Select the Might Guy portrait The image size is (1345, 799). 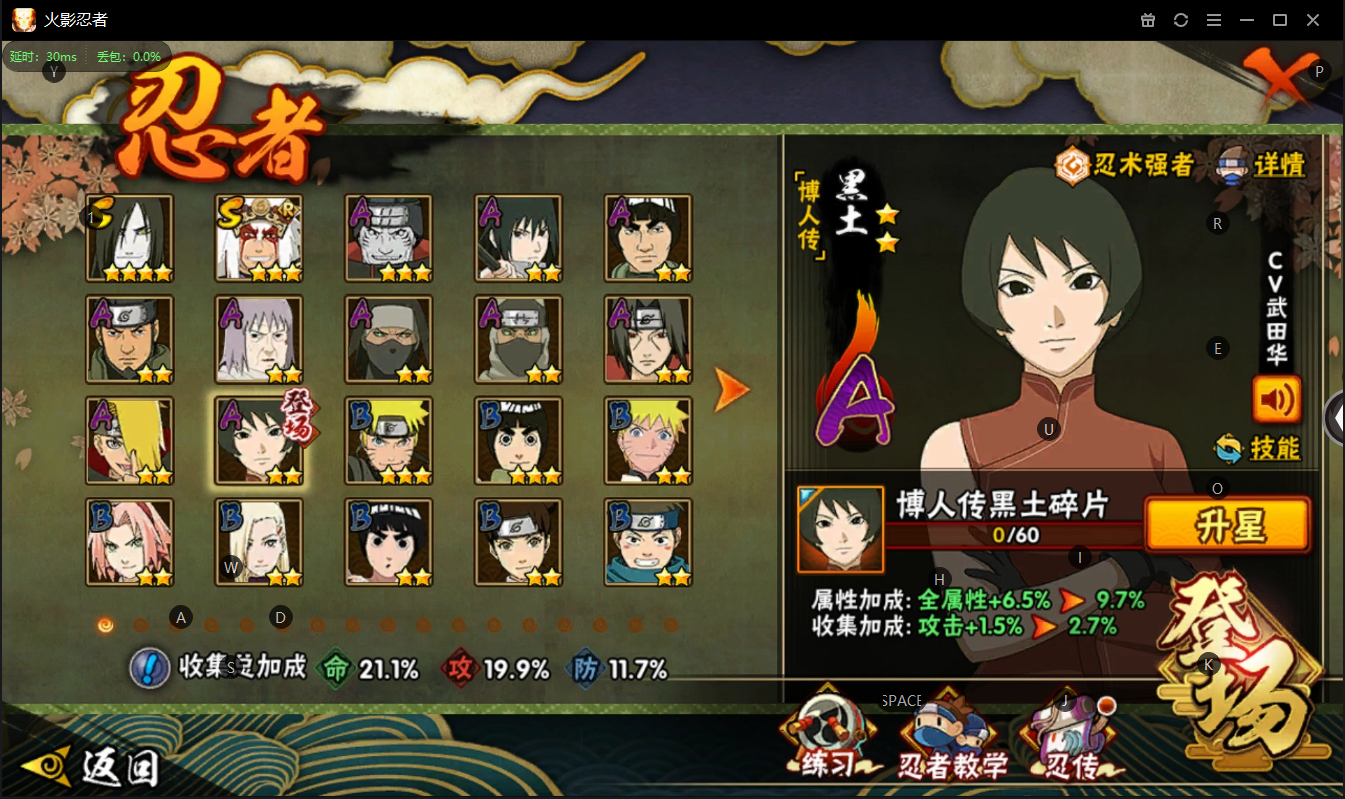[648, 238]
